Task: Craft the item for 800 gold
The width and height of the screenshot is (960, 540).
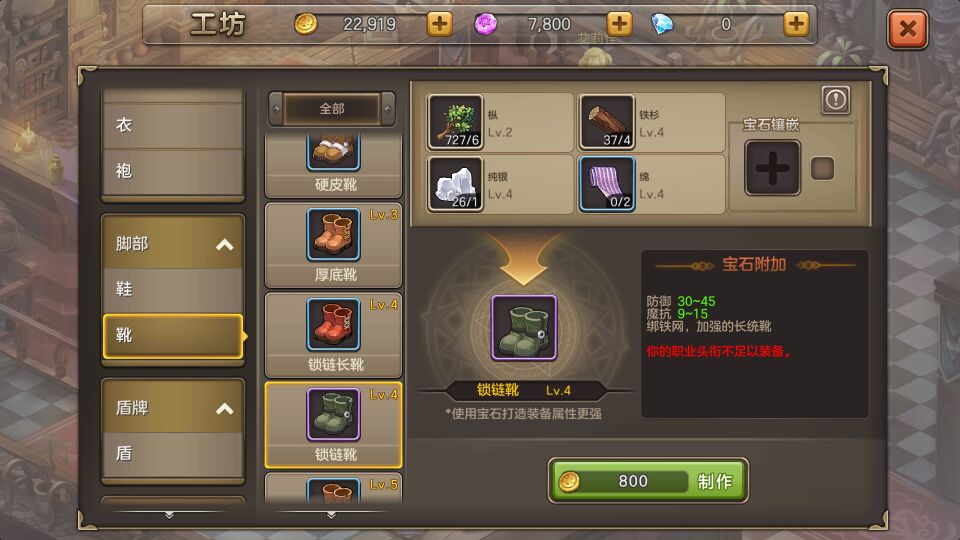Action: click(648, 481)
